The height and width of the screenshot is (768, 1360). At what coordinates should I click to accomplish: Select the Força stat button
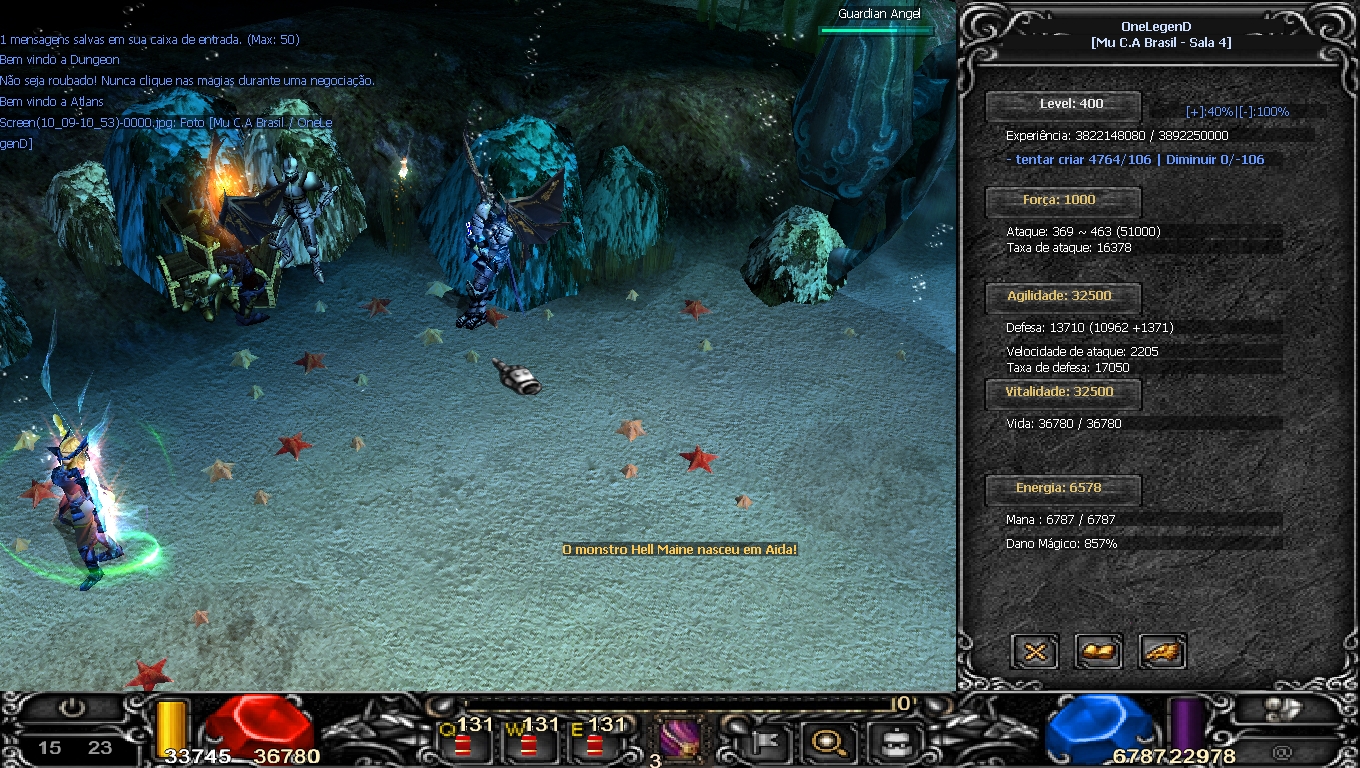coord(1063,200)
